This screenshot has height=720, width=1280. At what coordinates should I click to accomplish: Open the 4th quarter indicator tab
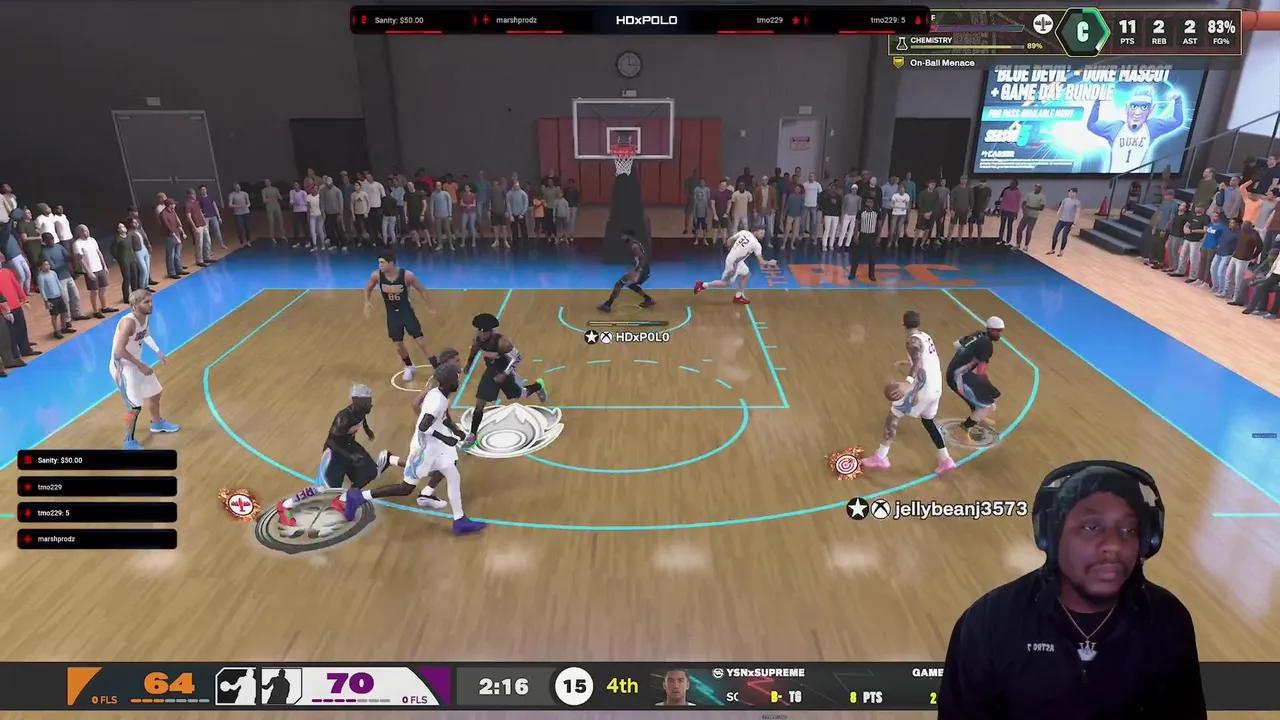(622, 686)
